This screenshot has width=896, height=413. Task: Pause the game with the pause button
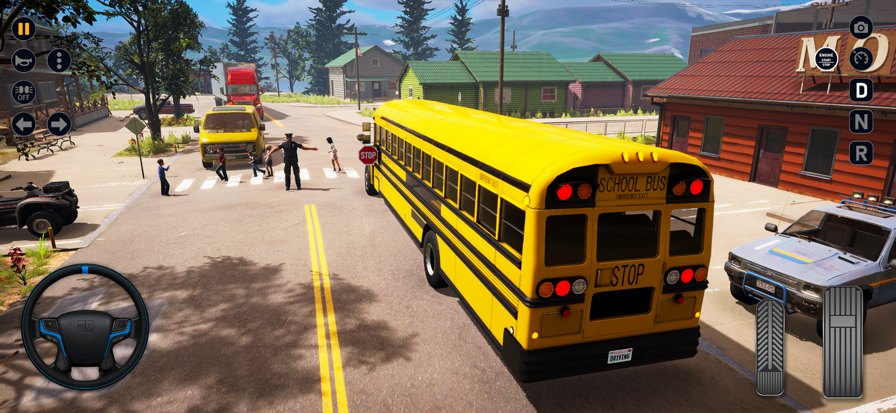click(x=23, y=28)
